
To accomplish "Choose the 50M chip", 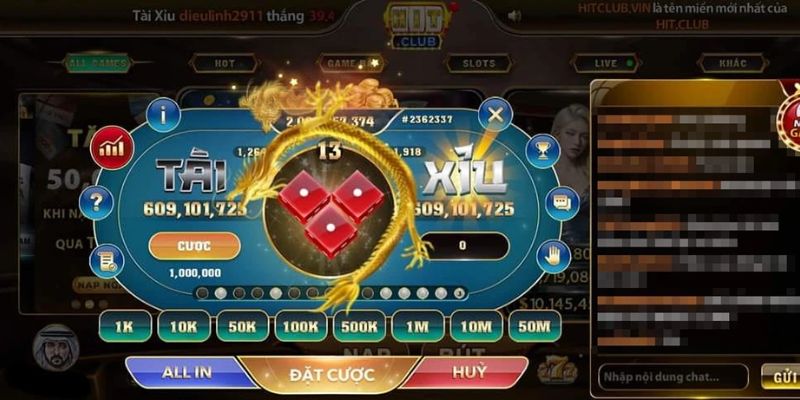I will [535, 325].
